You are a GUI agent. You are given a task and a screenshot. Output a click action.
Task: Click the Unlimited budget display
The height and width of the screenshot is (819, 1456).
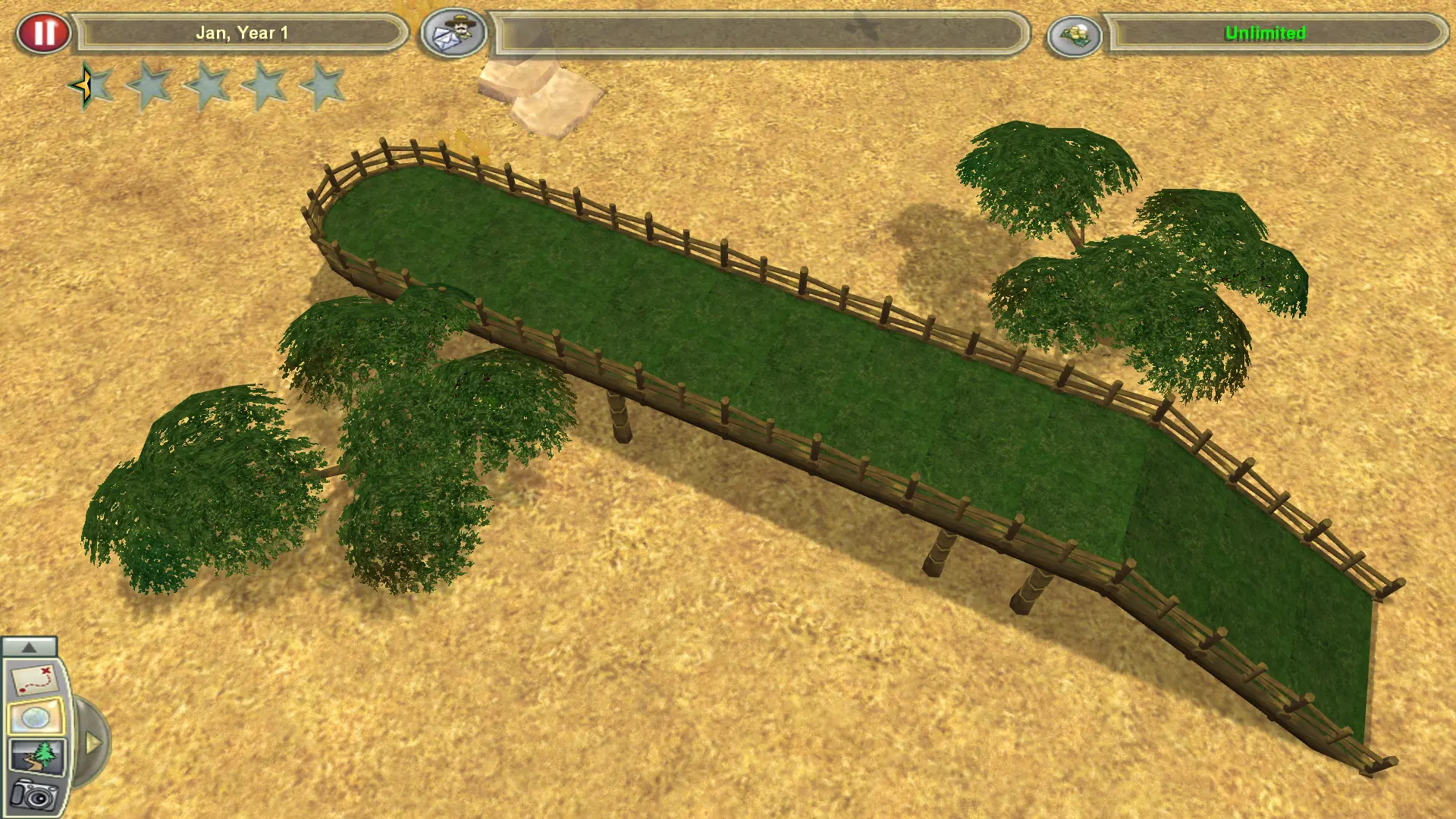(1265, 33)
